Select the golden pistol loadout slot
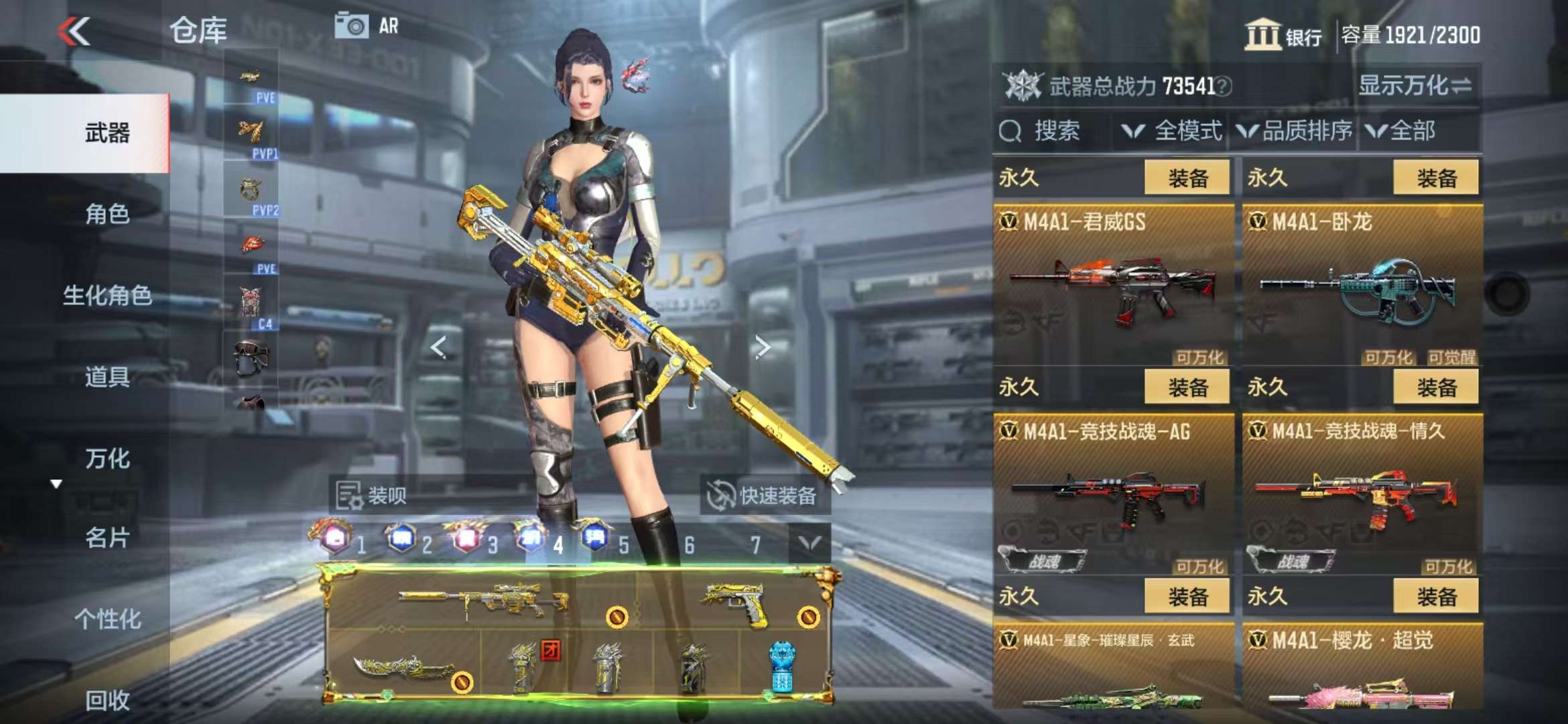 click(x=737, y=602)
